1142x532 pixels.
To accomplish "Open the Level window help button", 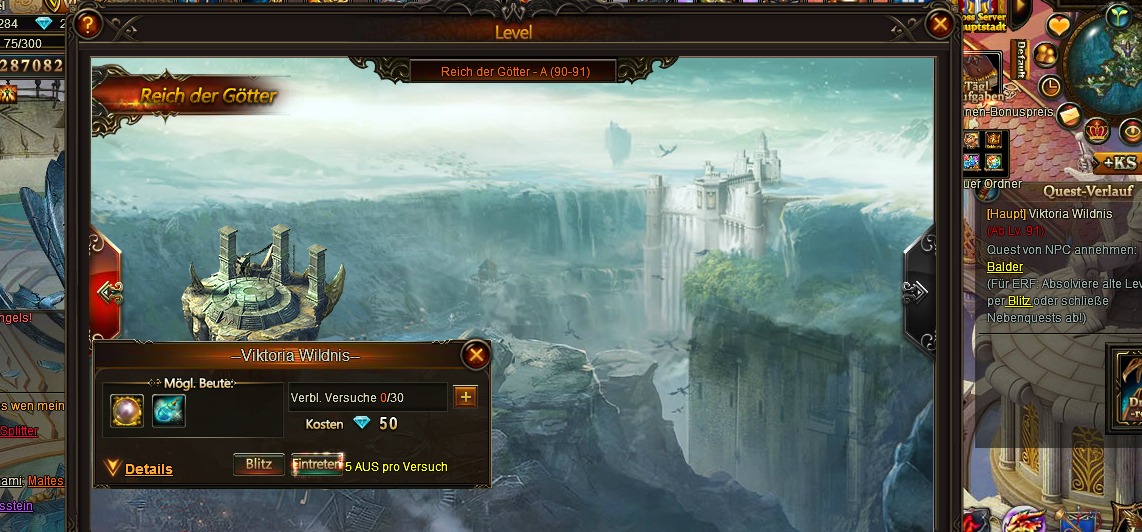I will click(x=88, y=24).
